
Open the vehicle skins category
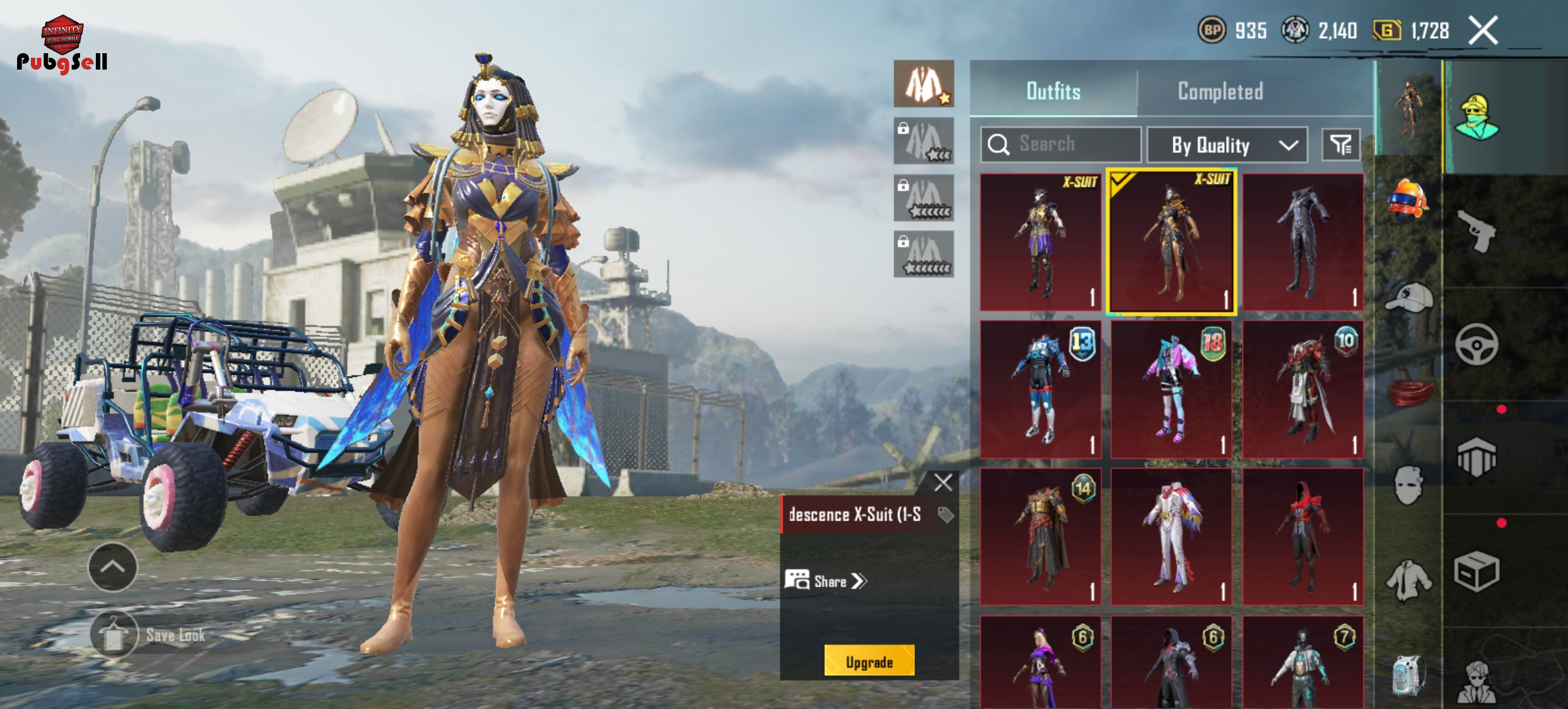pos(1476,345)
